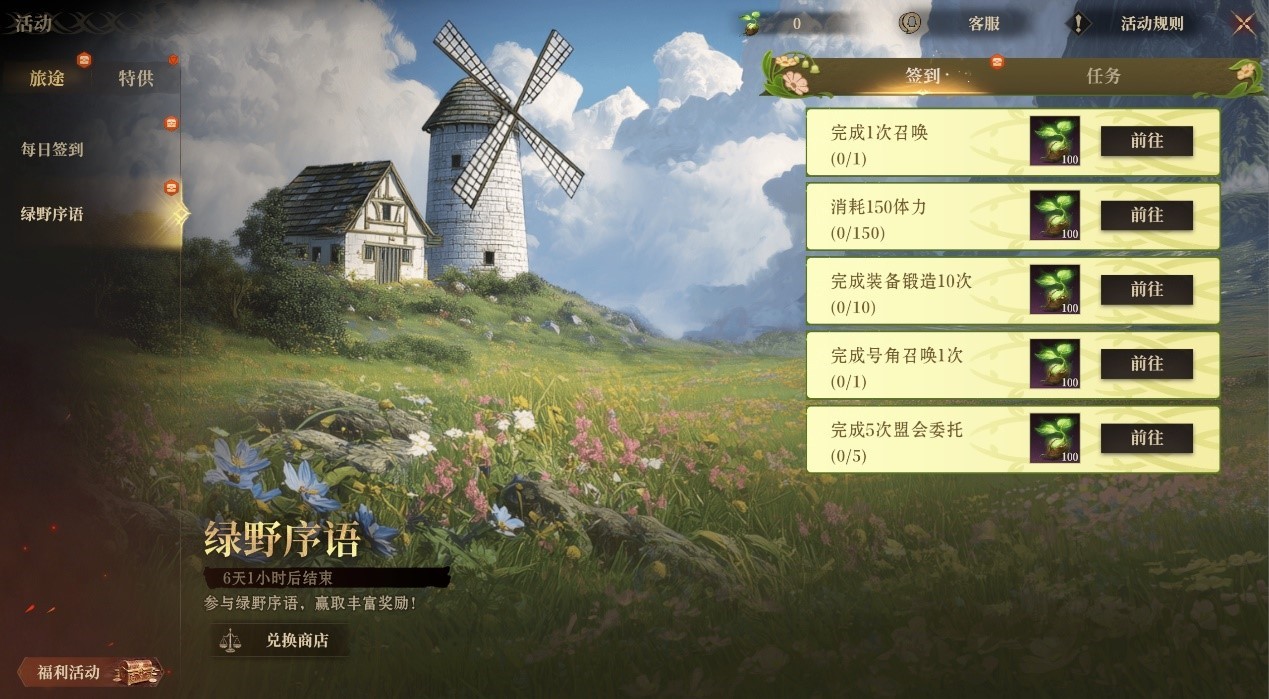Go to 完成1次召唤 task via 前往
This screenshot has width=1269, height=699.
[x=1146, y=141]
